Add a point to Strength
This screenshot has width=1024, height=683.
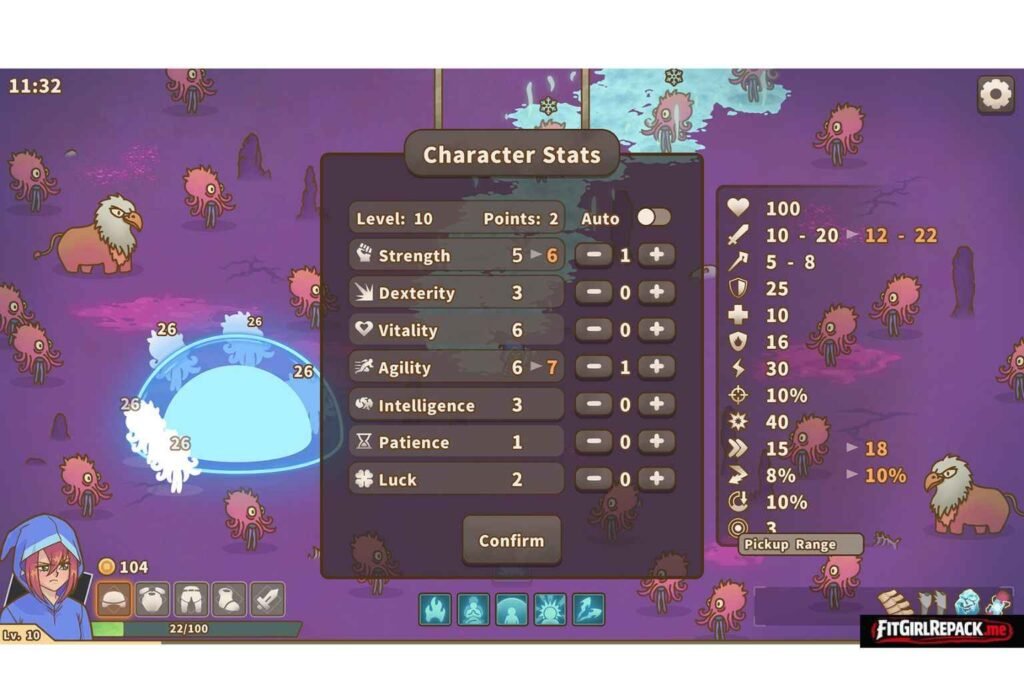(656, 255)
